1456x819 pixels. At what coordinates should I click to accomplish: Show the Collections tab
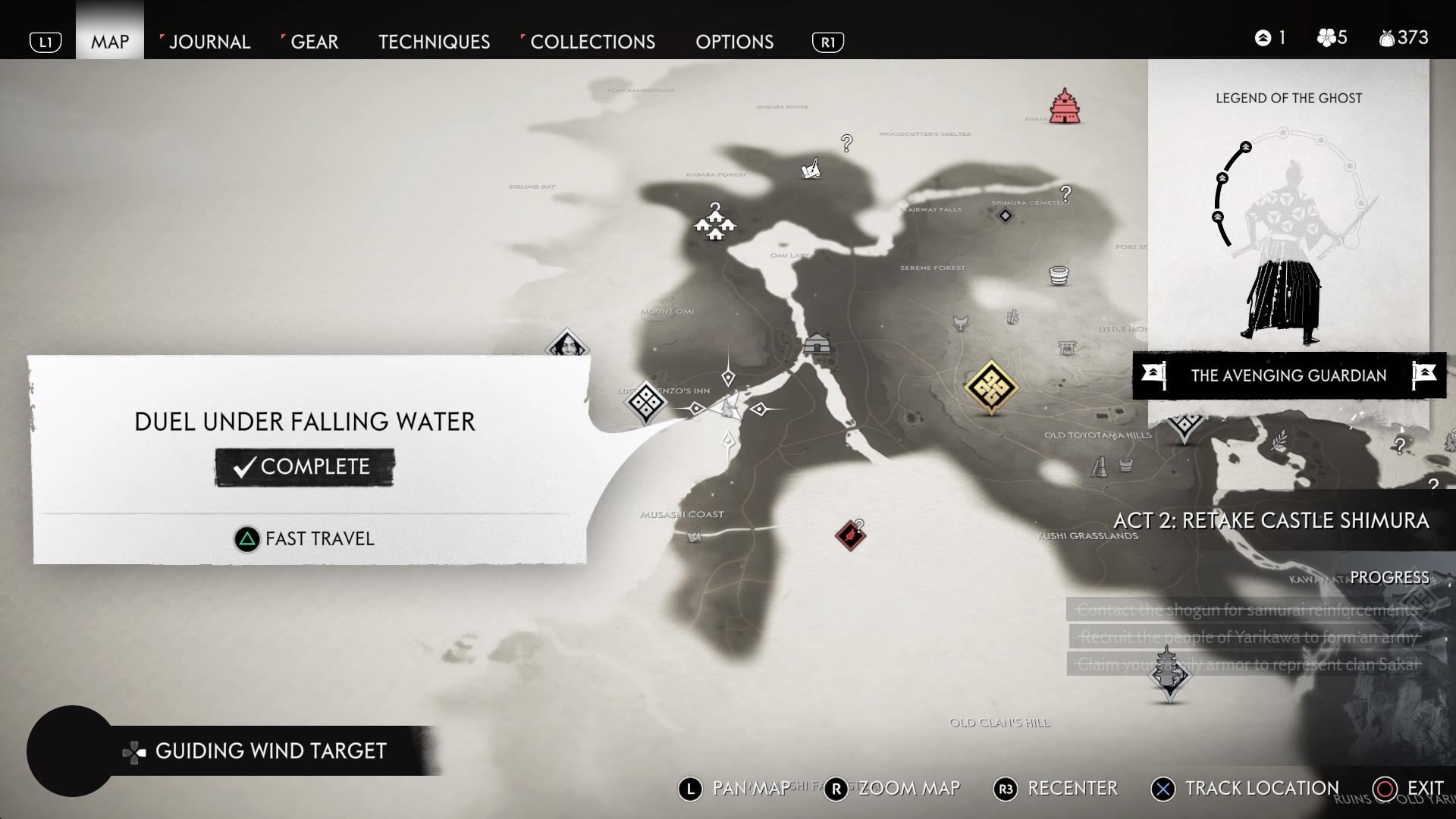tap(592, 42)
